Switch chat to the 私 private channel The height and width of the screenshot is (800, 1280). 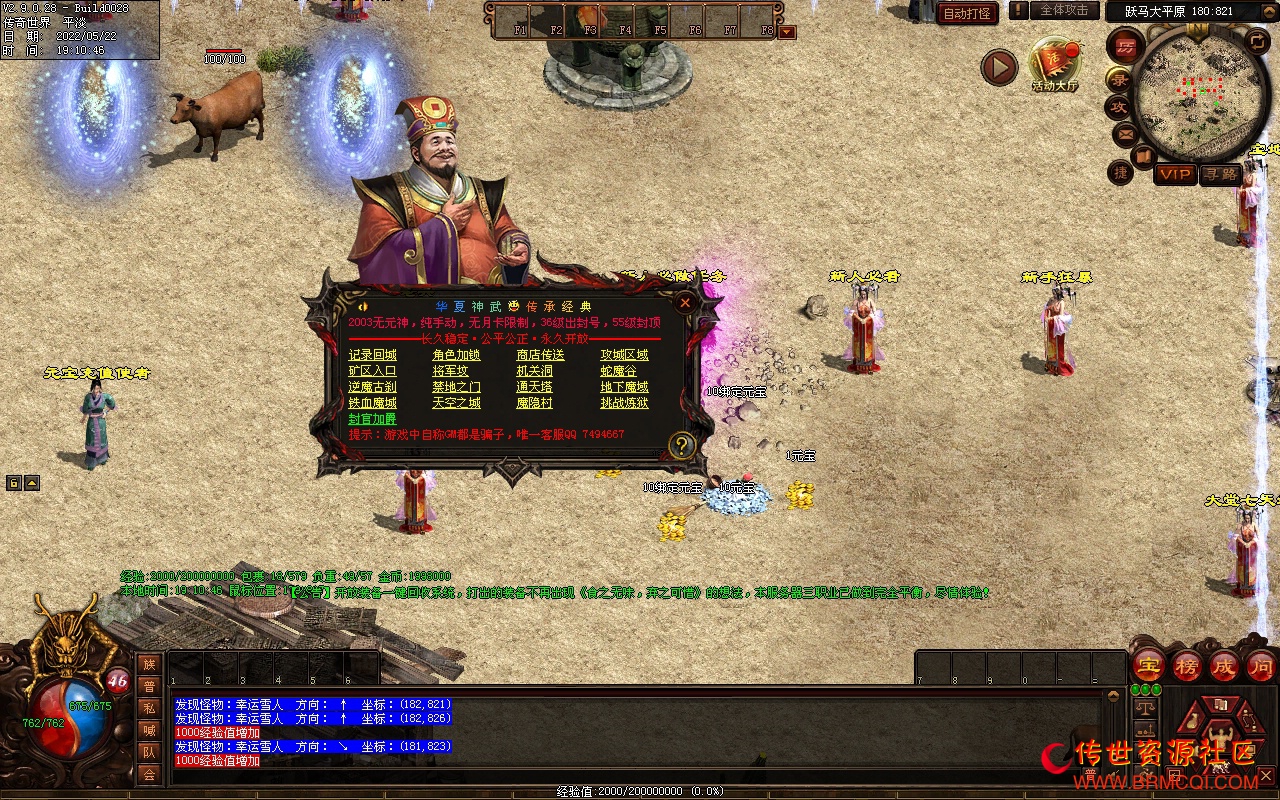149,708
